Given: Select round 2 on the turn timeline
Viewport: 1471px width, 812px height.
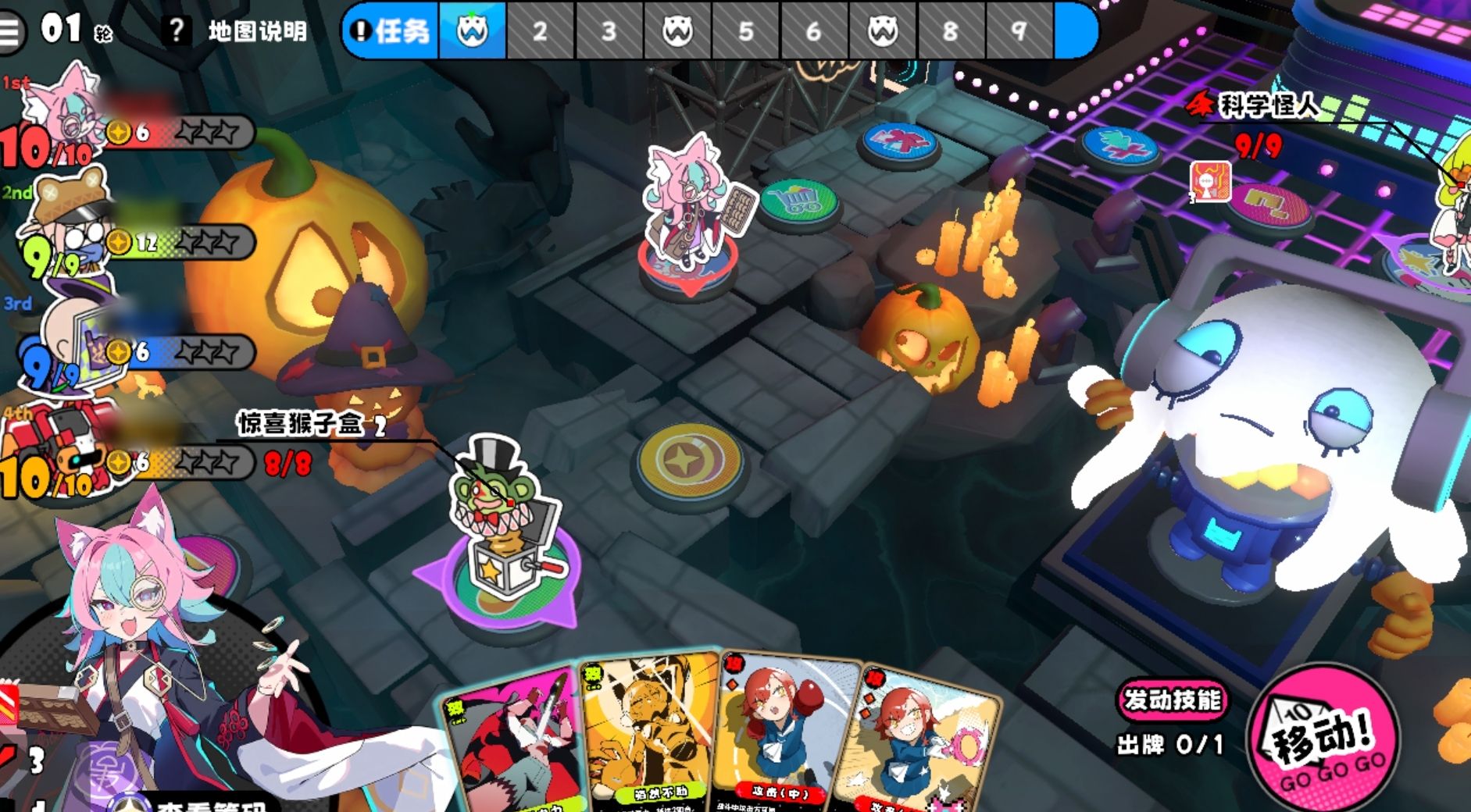Looking at the screenshot, I should [540, 31].
